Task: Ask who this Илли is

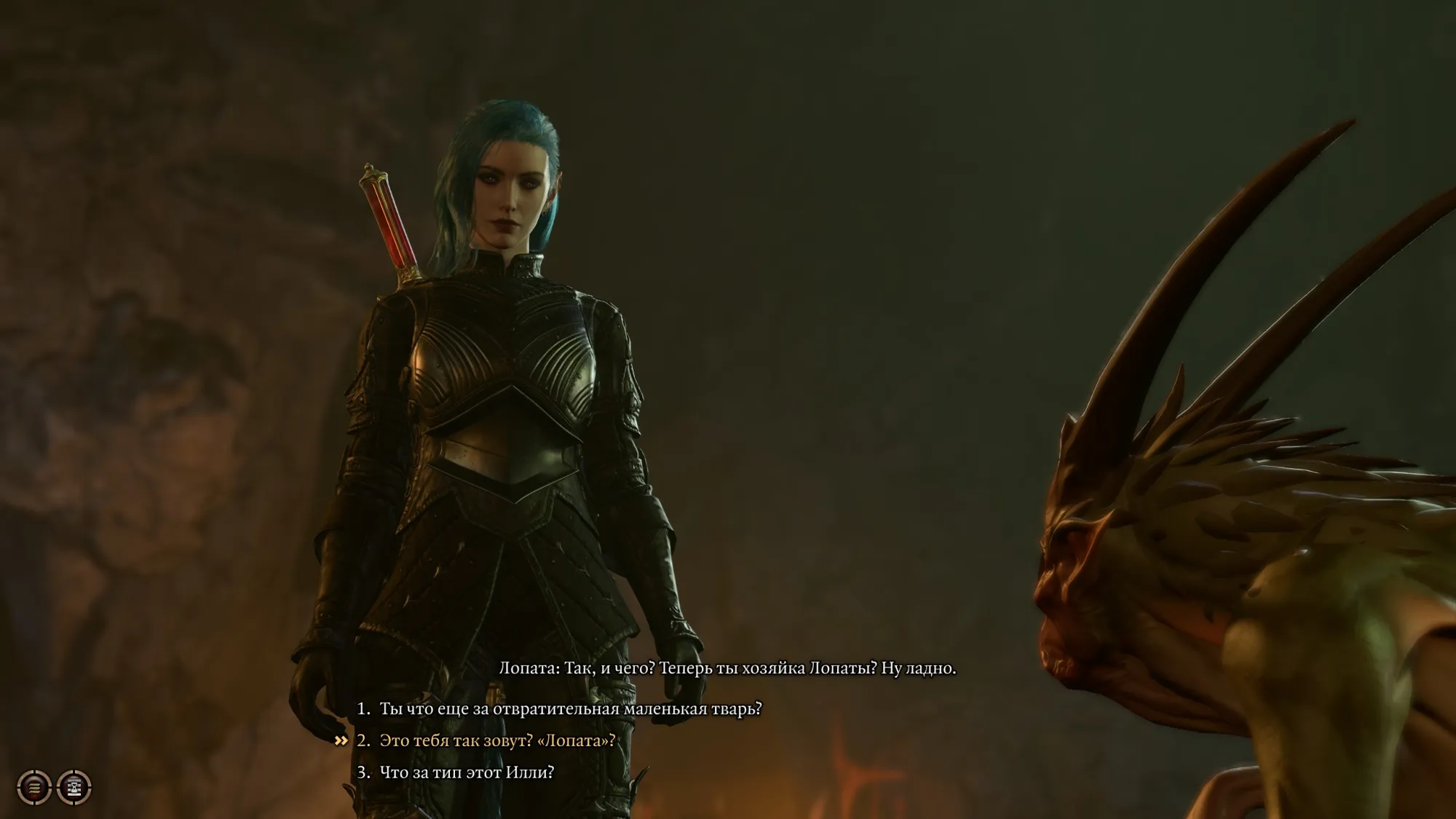Action: pyautogui.click(x=466, y=772)
